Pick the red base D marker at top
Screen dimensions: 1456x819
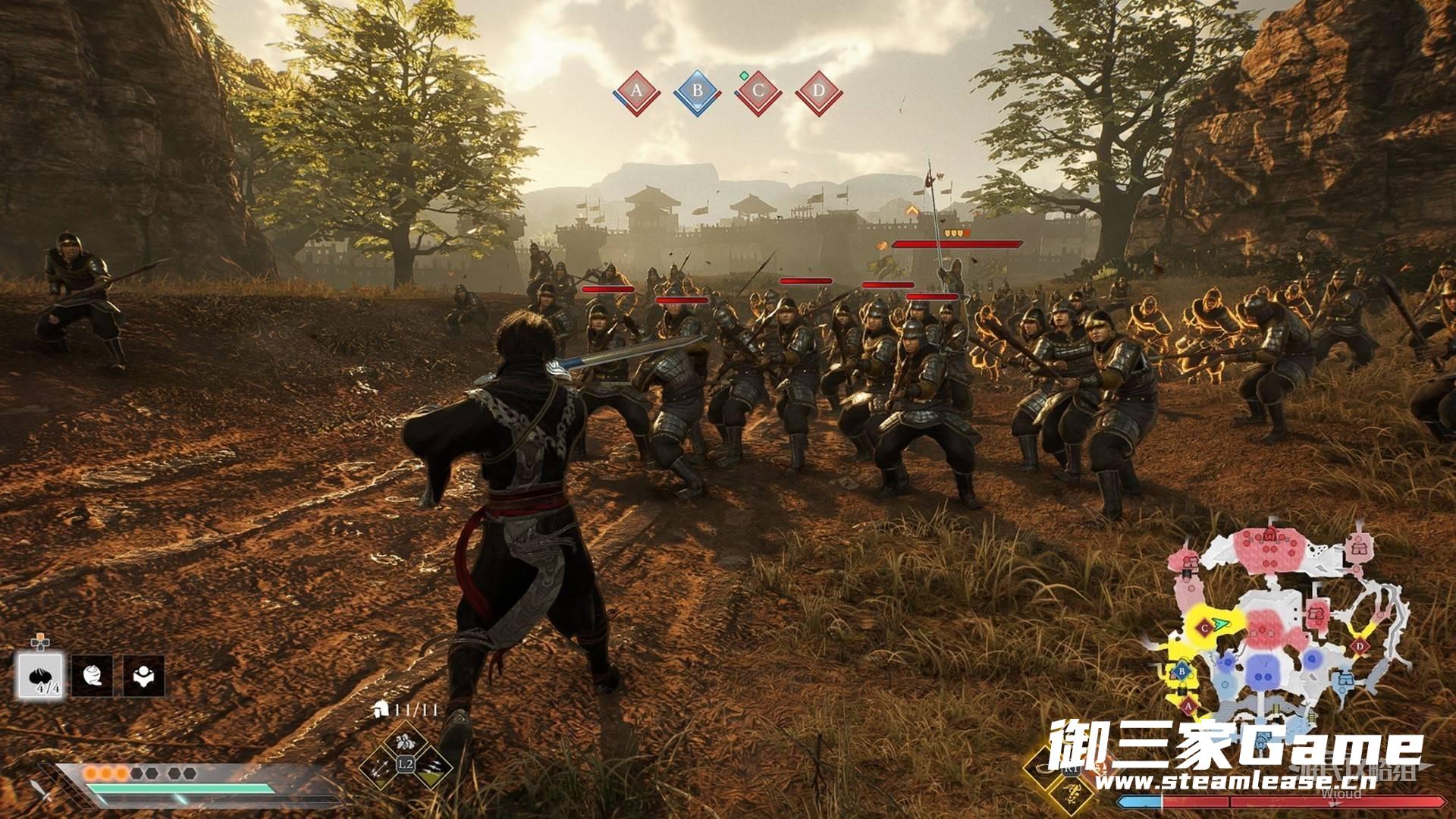pyautogui.click(x=818, y=93)
